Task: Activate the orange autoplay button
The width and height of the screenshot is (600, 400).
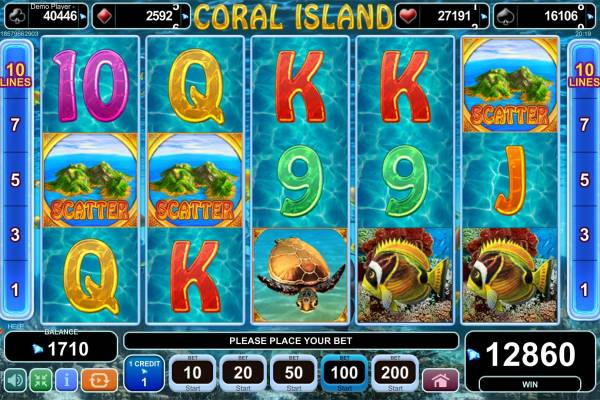Action: pos(99,380)
